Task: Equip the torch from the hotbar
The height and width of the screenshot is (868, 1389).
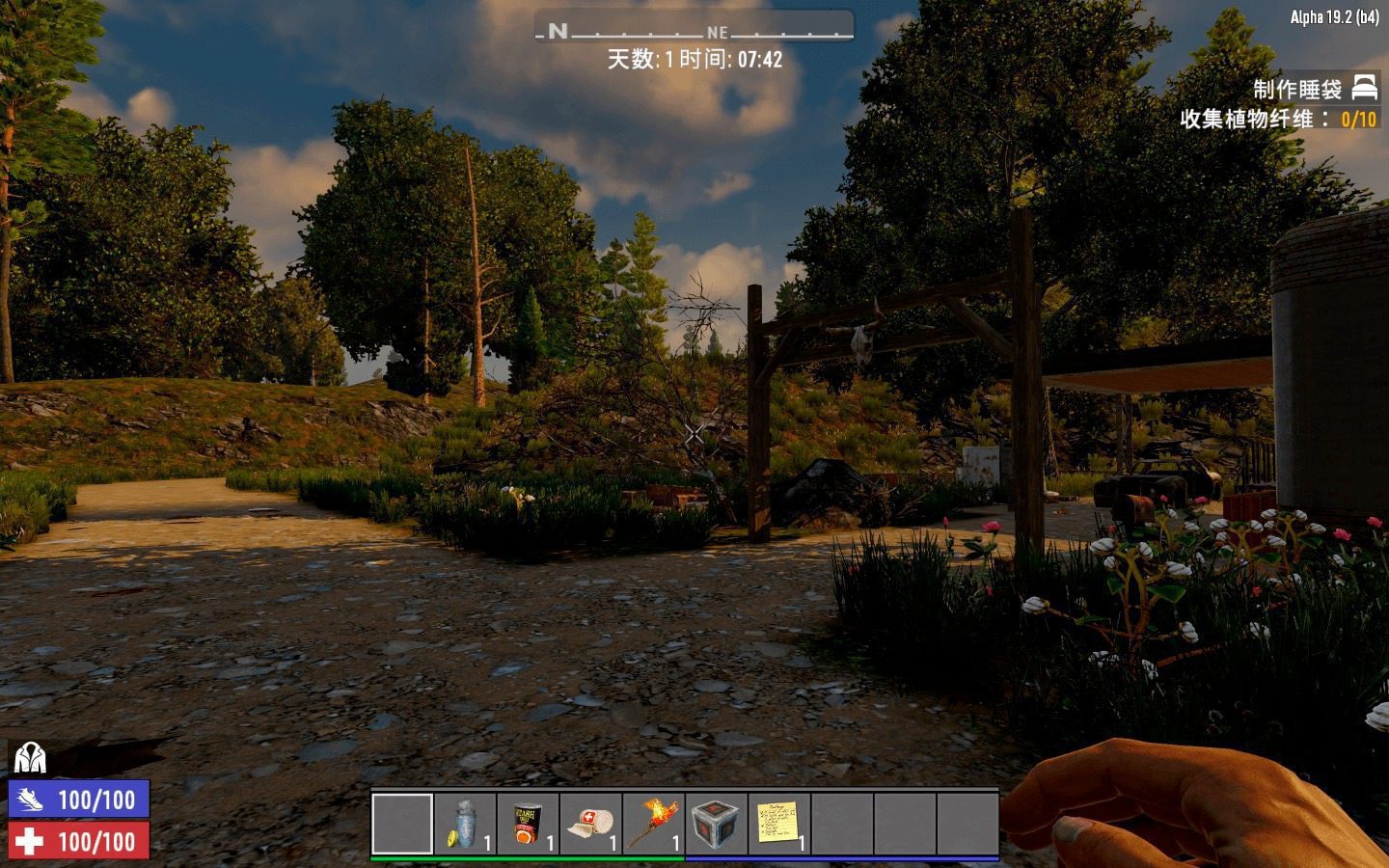Action: (653, 824)
